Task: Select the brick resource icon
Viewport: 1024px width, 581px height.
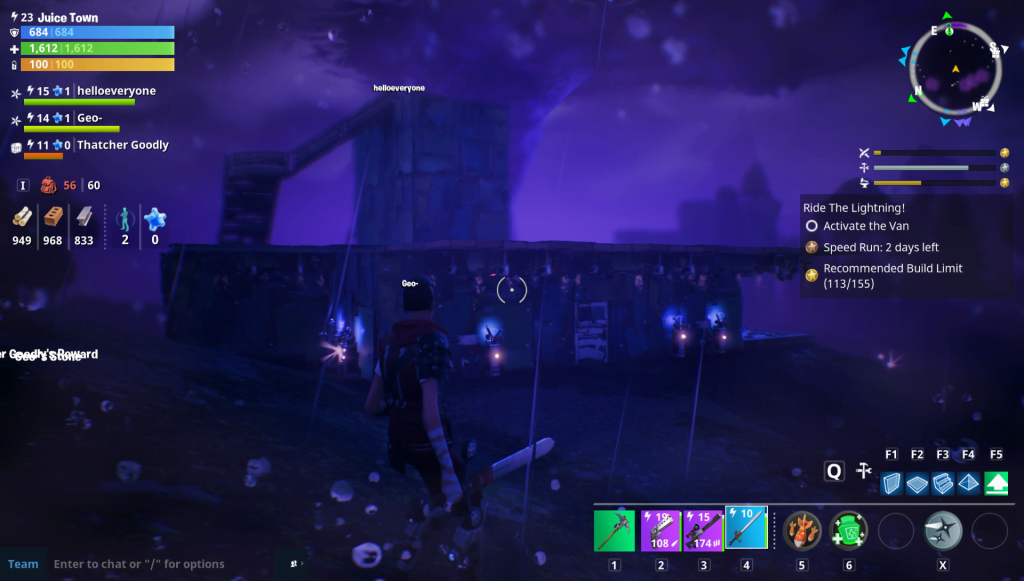Action: 53,218
